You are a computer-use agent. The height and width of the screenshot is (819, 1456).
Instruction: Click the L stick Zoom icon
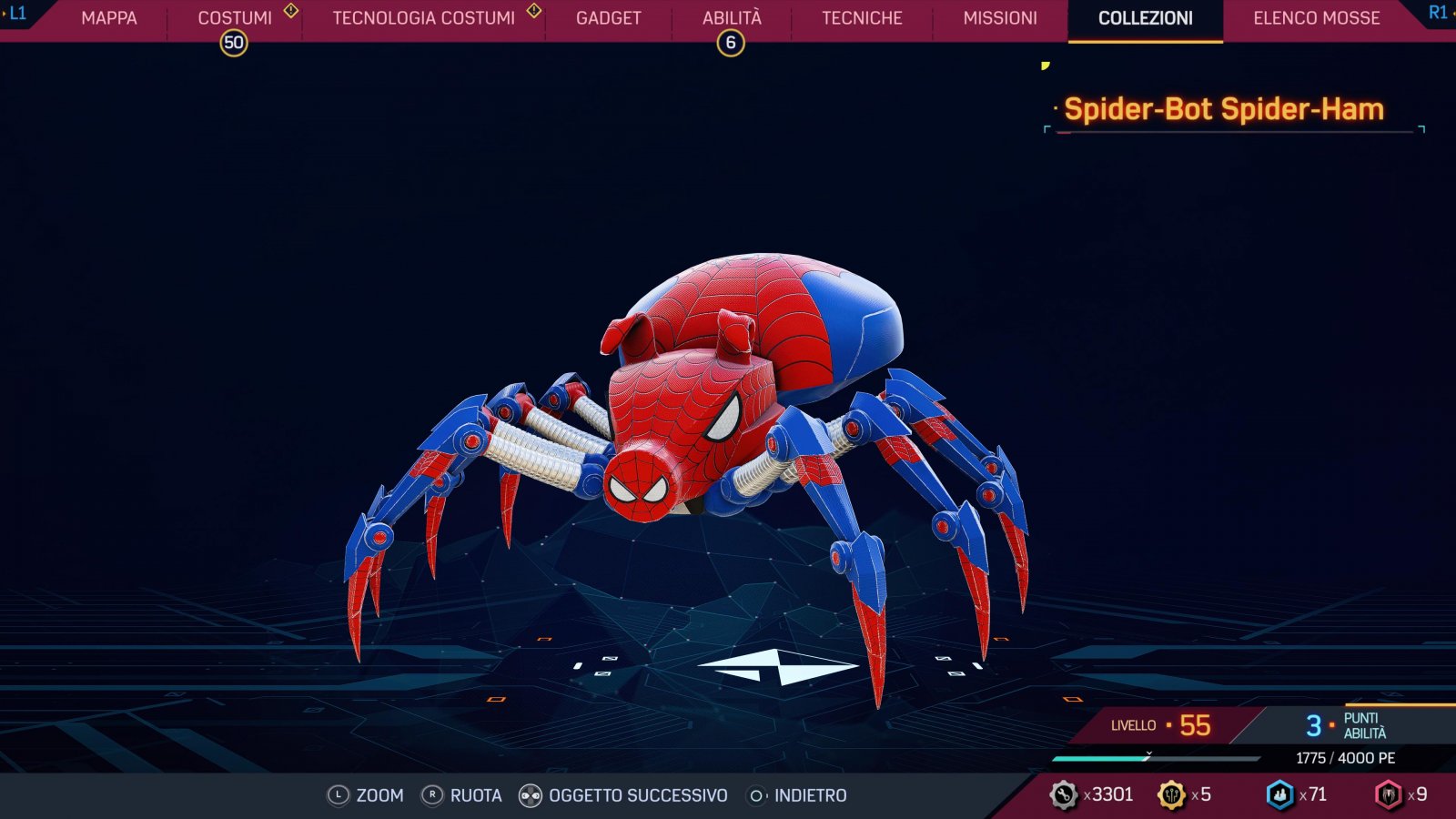point(338,794)
